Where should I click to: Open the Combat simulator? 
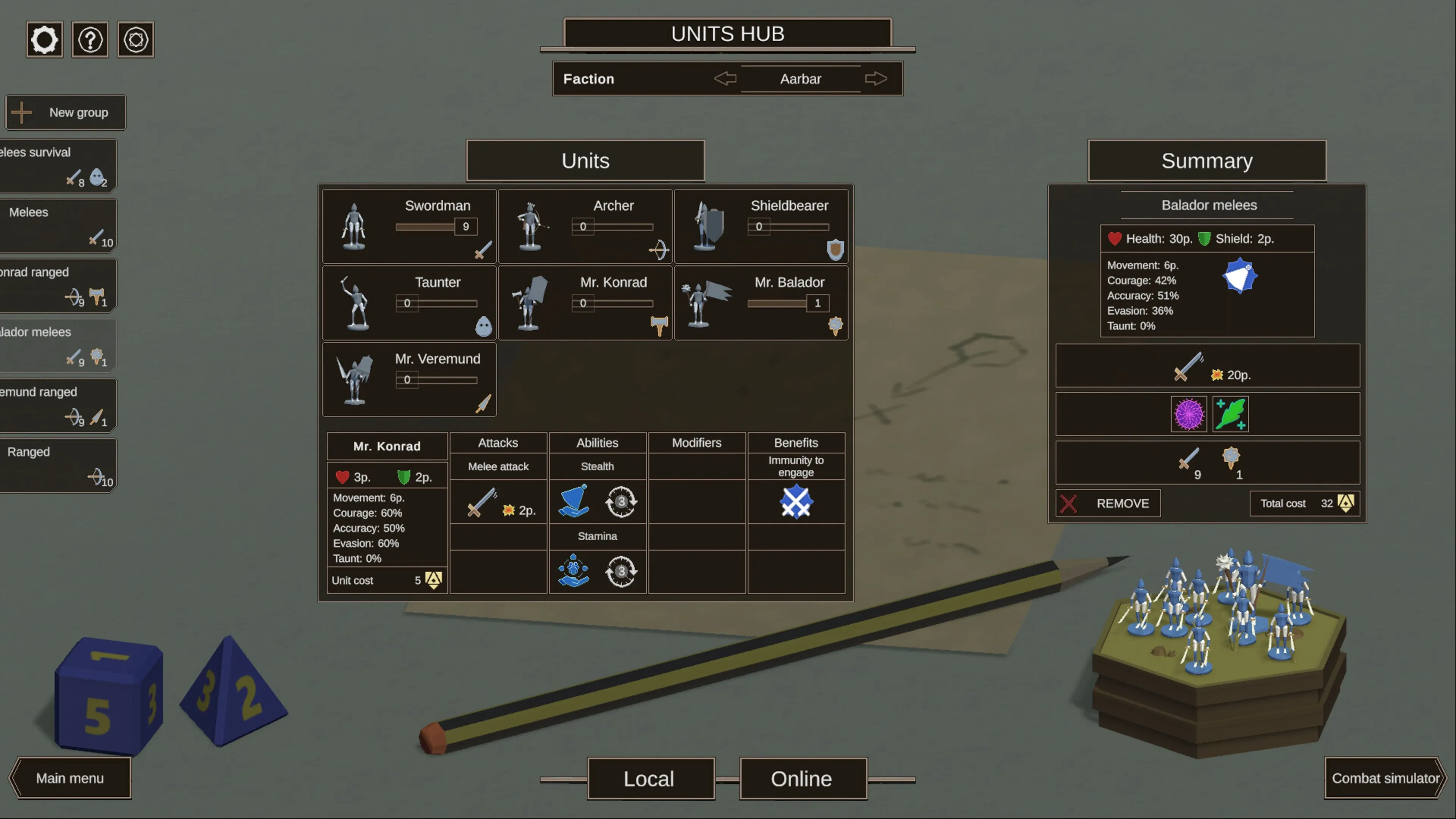(x=1385, y=778)
